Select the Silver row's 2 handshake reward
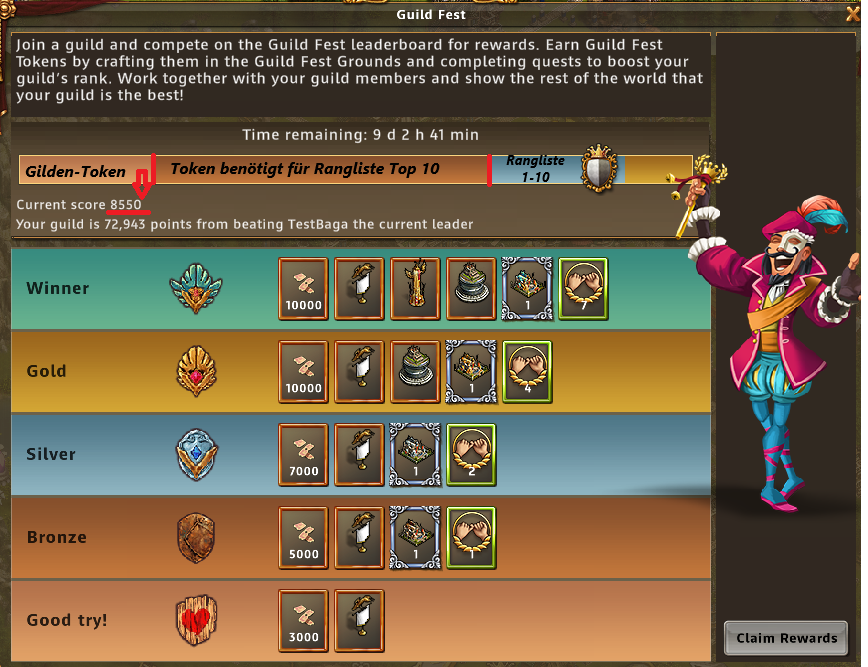Screen dimensions: 868x667 [x=471, y=454]
